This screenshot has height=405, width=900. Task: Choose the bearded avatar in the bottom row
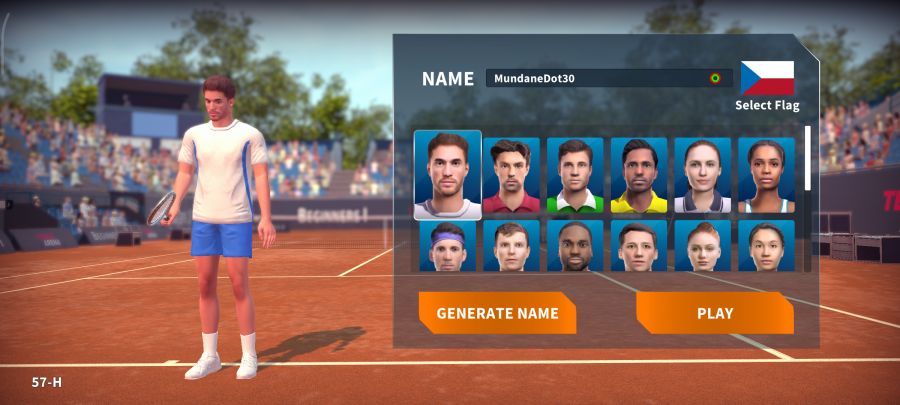pos(575,246)
